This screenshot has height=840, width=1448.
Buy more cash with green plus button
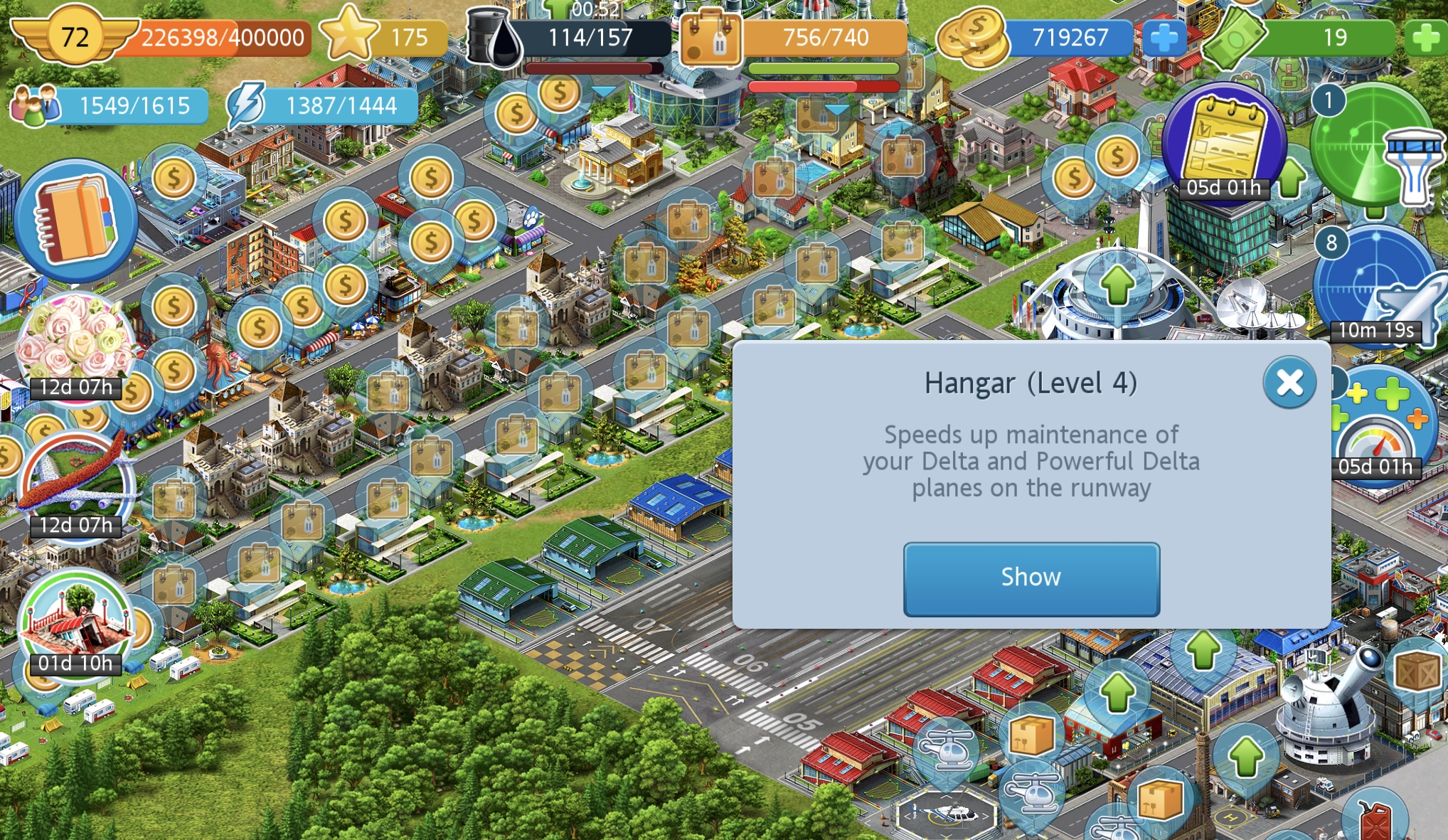pos(1425,38)
